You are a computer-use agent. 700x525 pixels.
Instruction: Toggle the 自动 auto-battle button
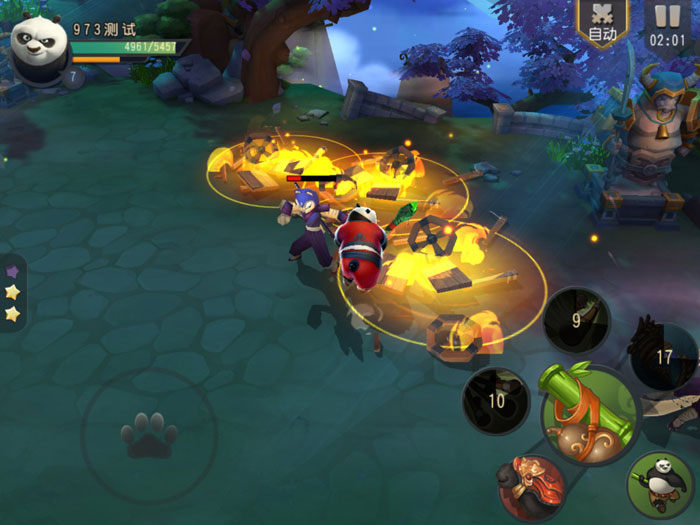(603, 24)
